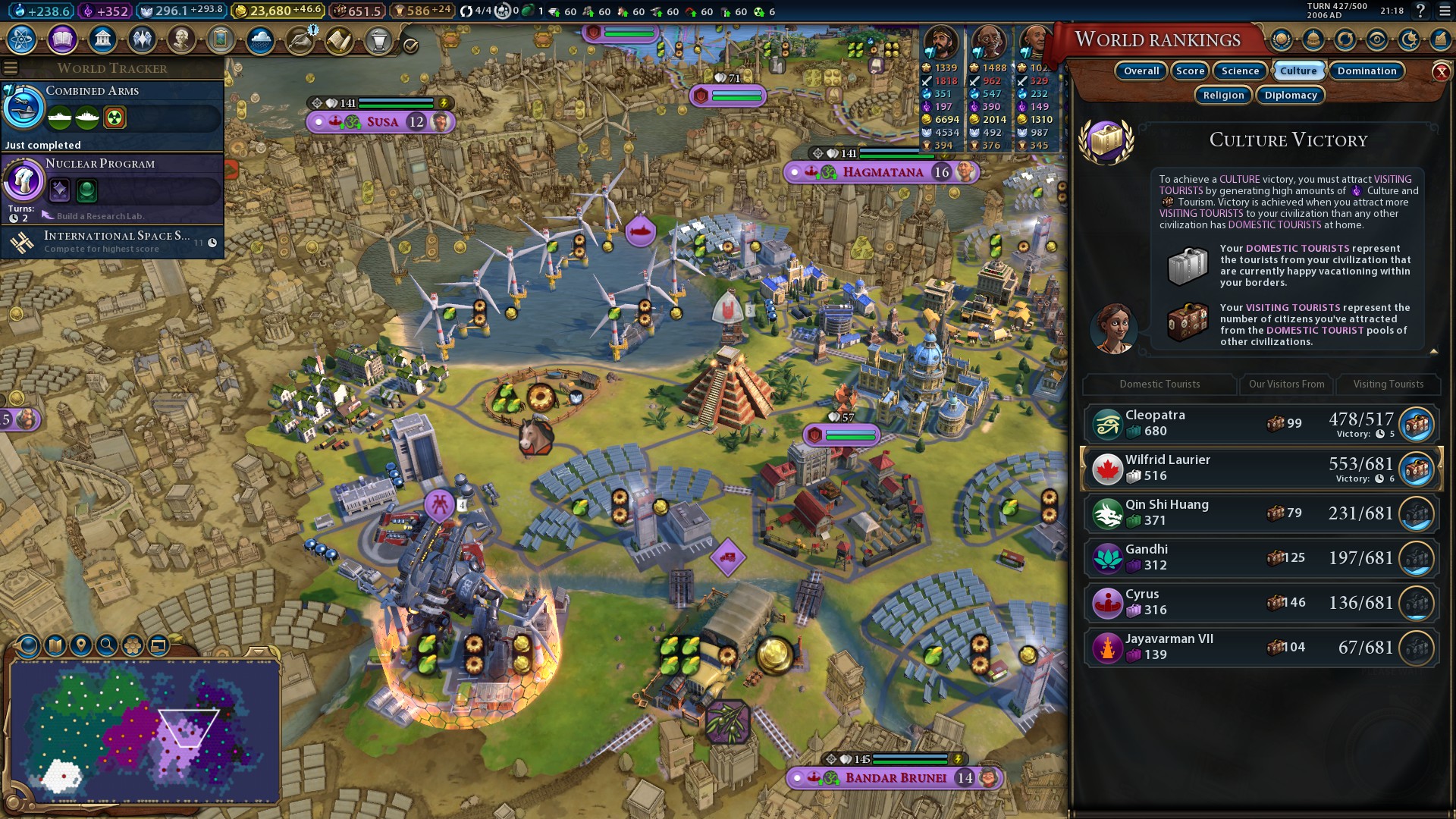
Task: Select the Domination victory tab
Action: click(1367, 71)
